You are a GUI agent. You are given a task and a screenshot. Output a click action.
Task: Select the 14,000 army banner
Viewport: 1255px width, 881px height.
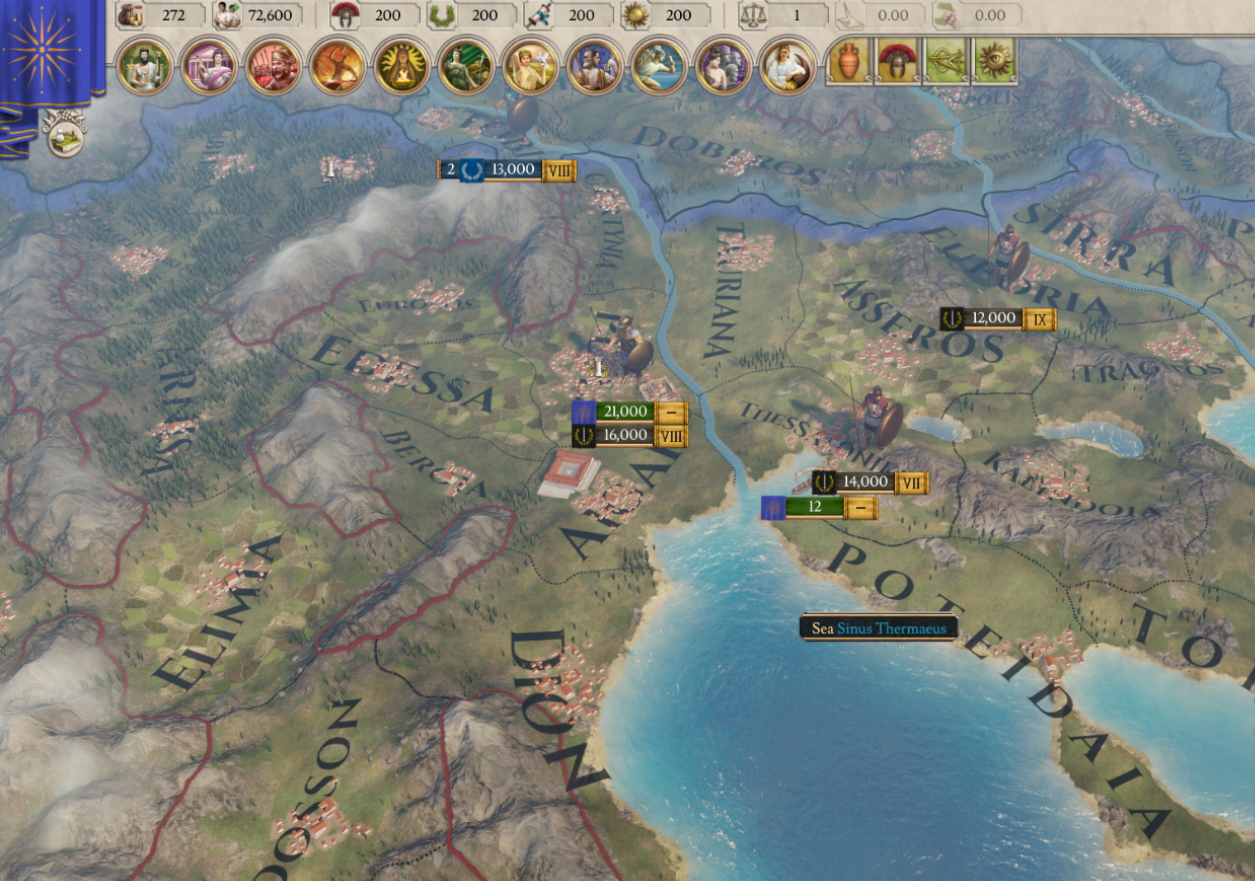click(867, 482)
